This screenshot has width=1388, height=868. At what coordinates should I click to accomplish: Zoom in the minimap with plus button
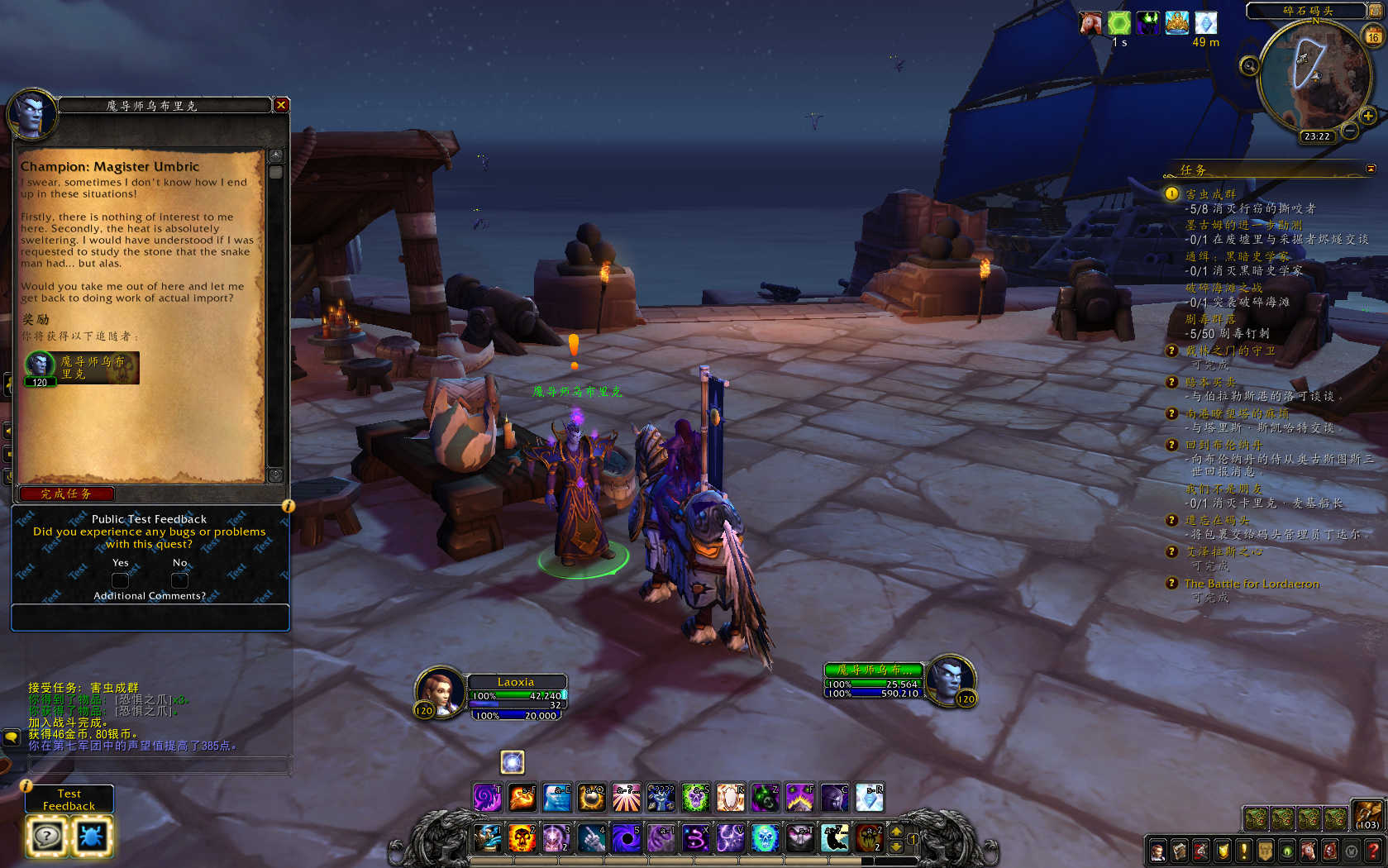tap(1368, 116)
